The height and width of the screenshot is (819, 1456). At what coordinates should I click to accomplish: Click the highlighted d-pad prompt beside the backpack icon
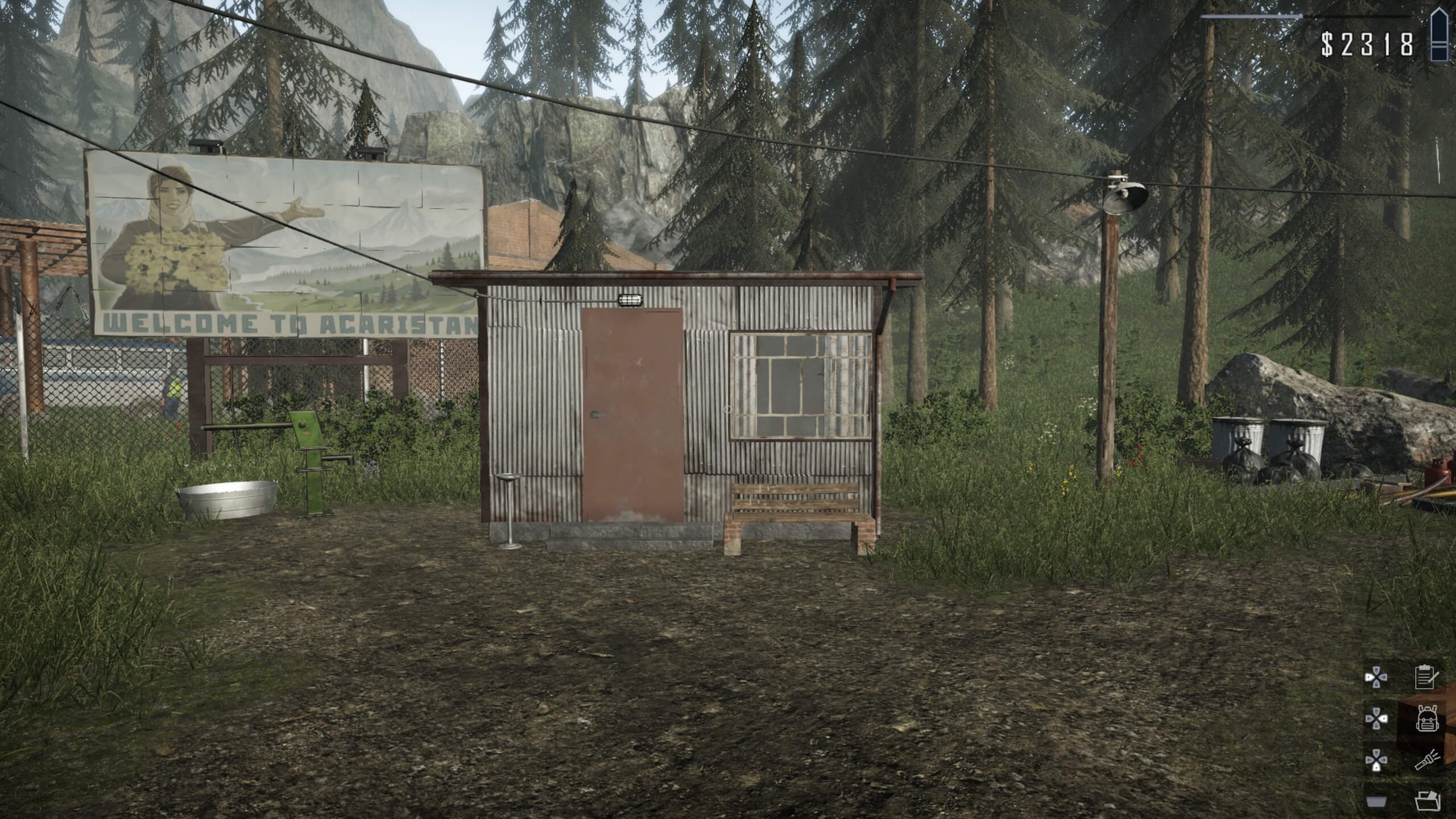coord(1376,718)
